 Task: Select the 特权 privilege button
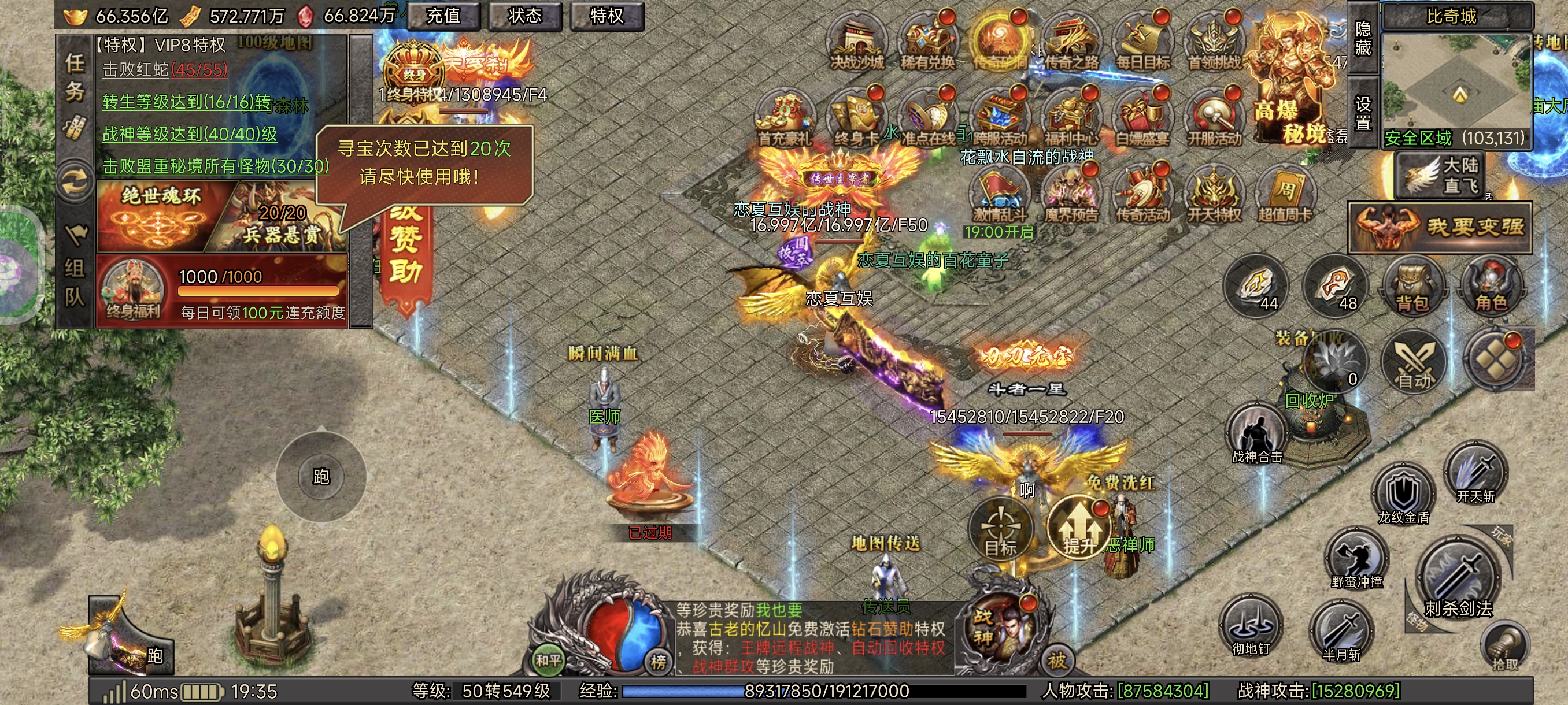tap(607, 16)
